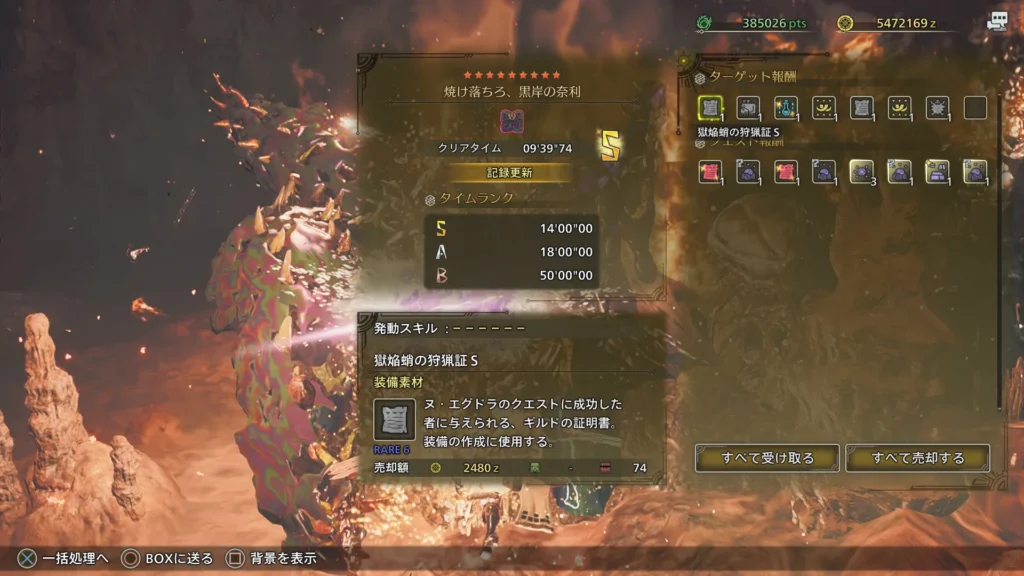Select the purple ingot reward slot

click(x=937, y=172)
